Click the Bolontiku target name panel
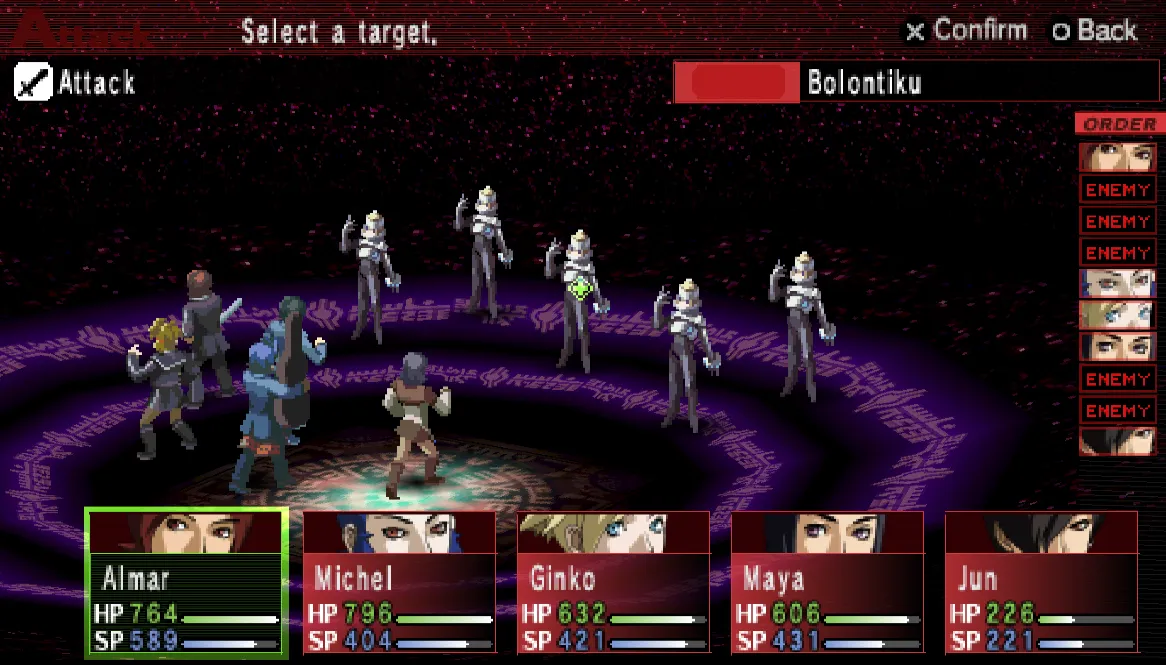This screenshot has width=1166, height=665. [x=916, y=82]
